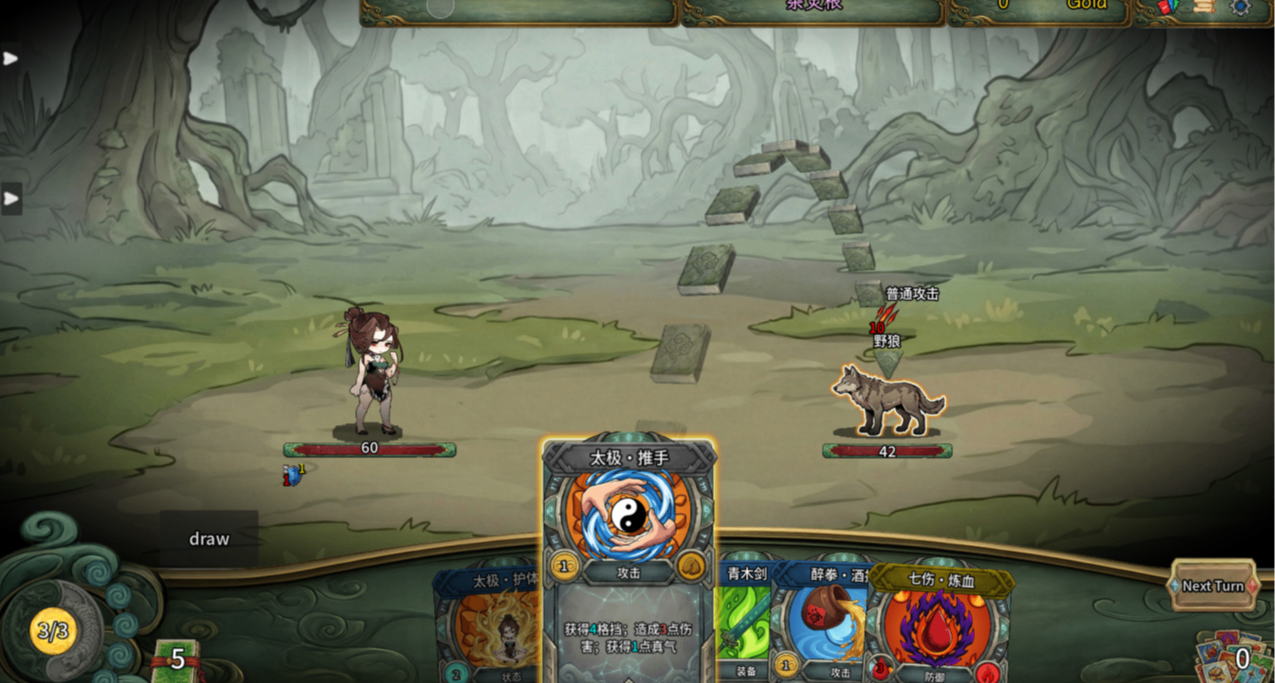Image resolution: width=1275 pixels, height=683 pixels.
Task: Open the scroll log icon
Action: click(1204, 7)
